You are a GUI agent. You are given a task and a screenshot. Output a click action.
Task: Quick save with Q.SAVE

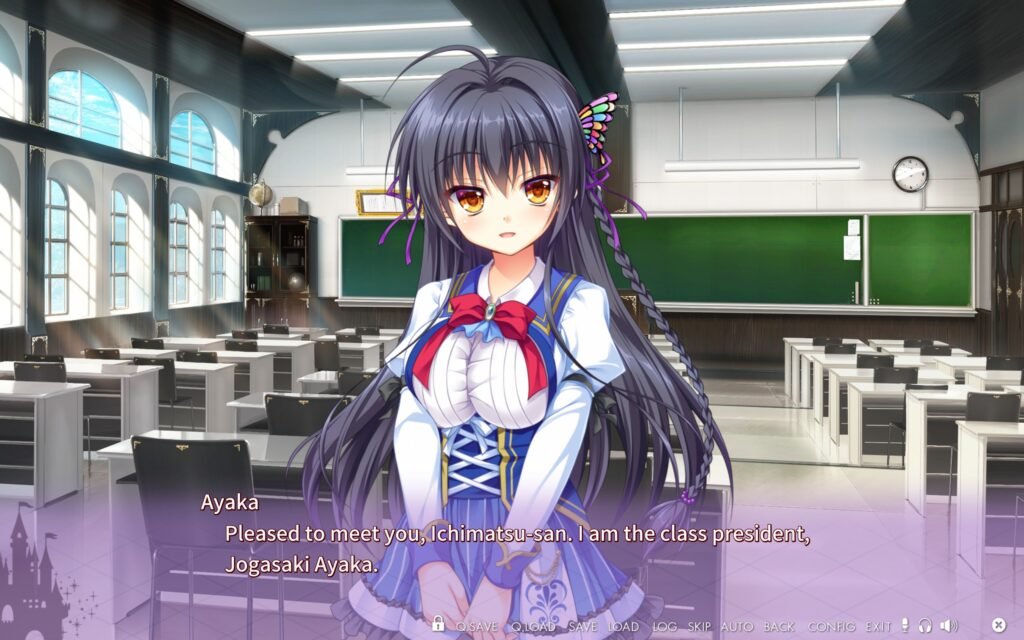[x=476, y=626]
